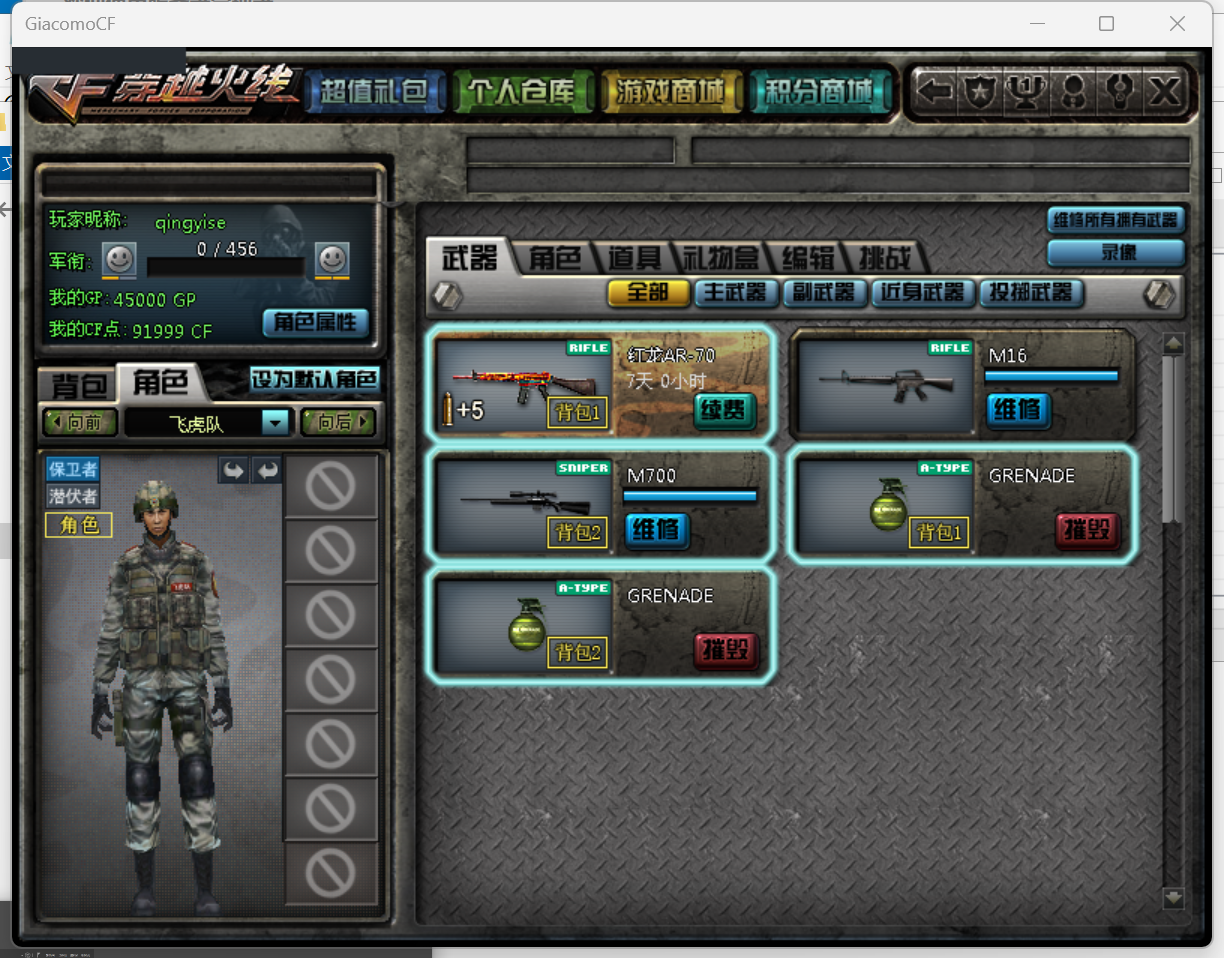Repair the M16 rifle
1224x958 pixels.
coord(1018,409)
